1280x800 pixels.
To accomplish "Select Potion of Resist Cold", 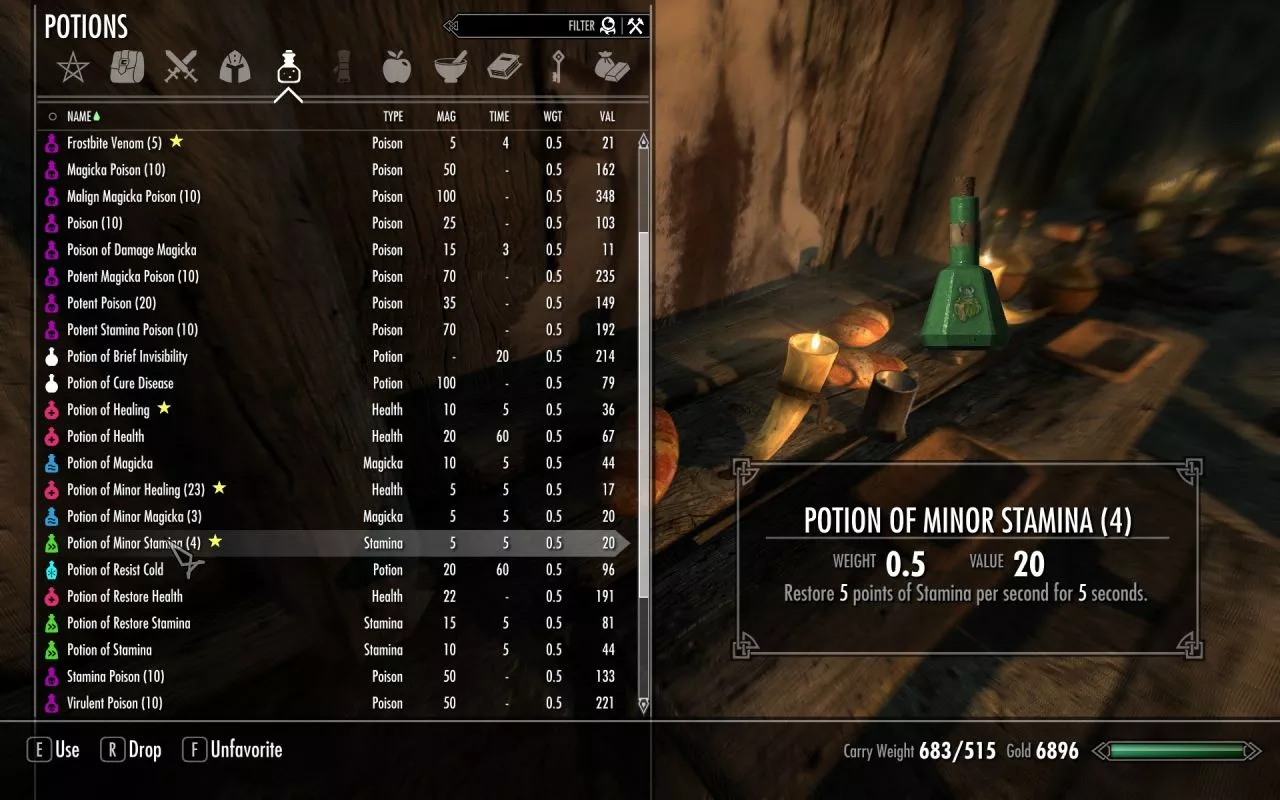I will coord(115,570).
